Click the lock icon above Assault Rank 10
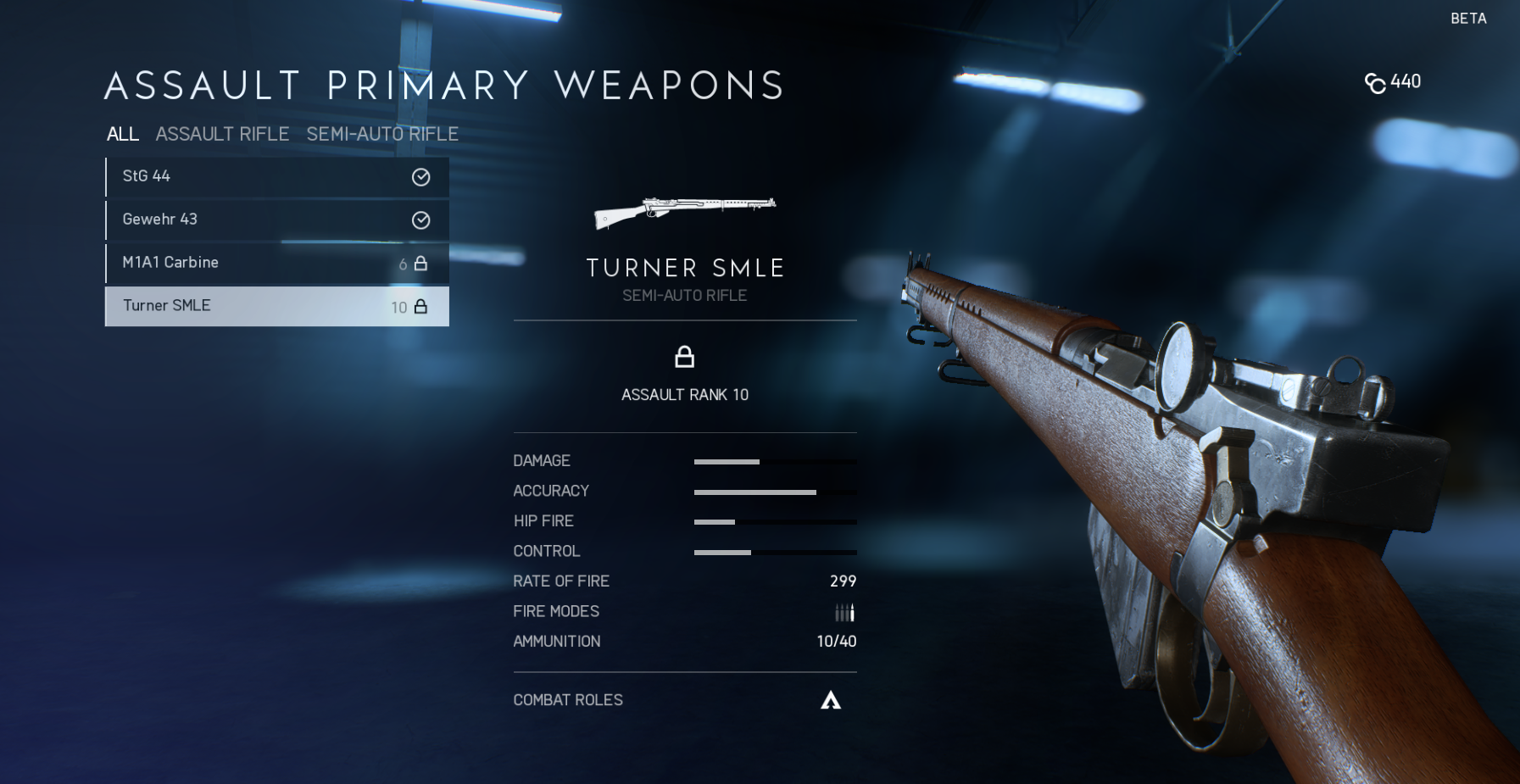This screenshot has height=784, width=1520. click(x=685, y=356)
